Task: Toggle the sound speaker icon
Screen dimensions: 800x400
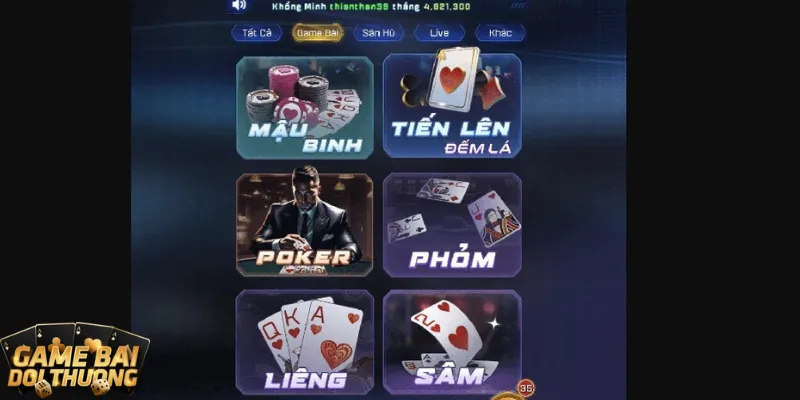Action: (239, 5)
